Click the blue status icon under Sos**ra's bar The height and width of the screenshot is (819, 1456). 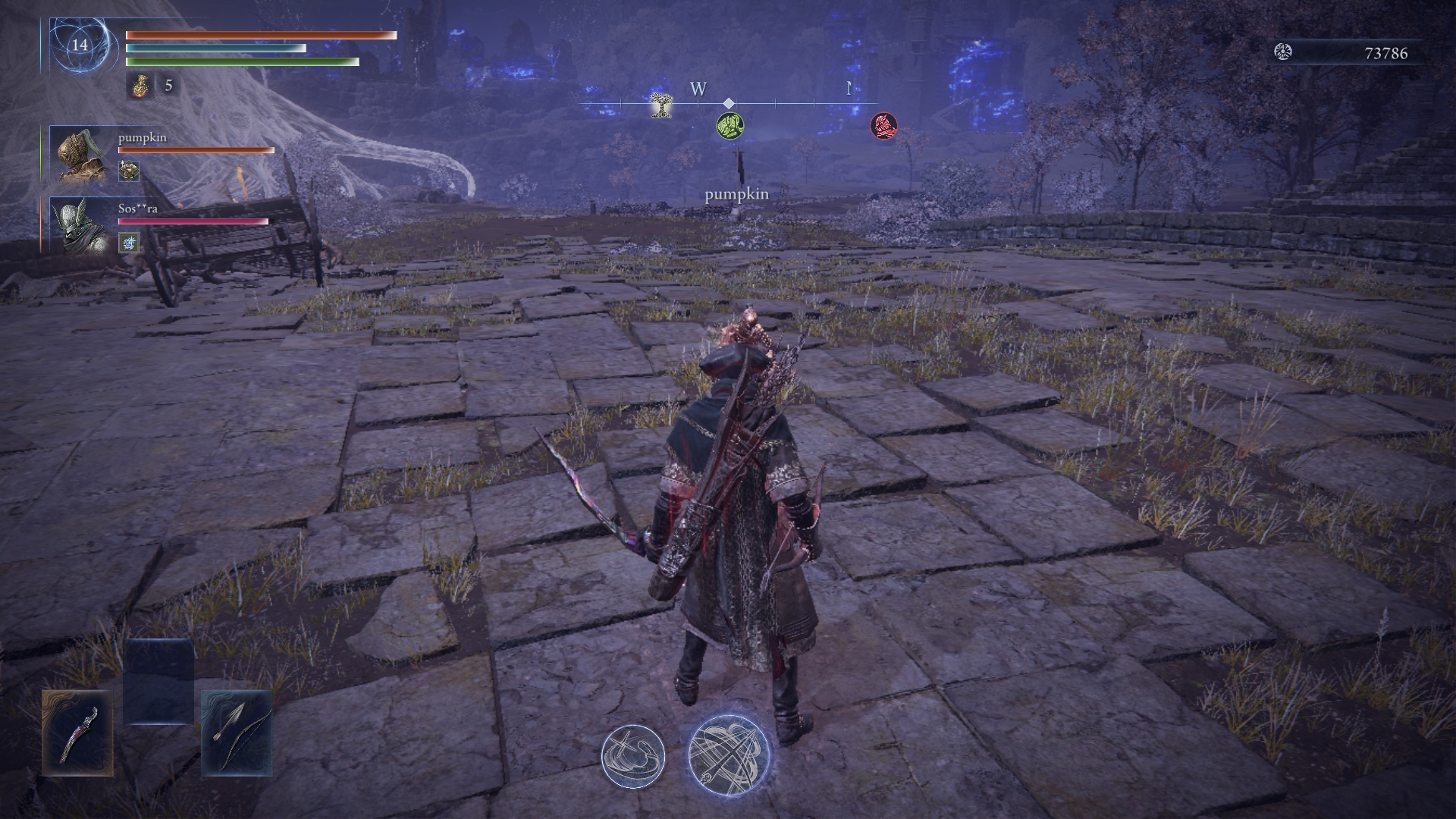click(x=129, y=242)
